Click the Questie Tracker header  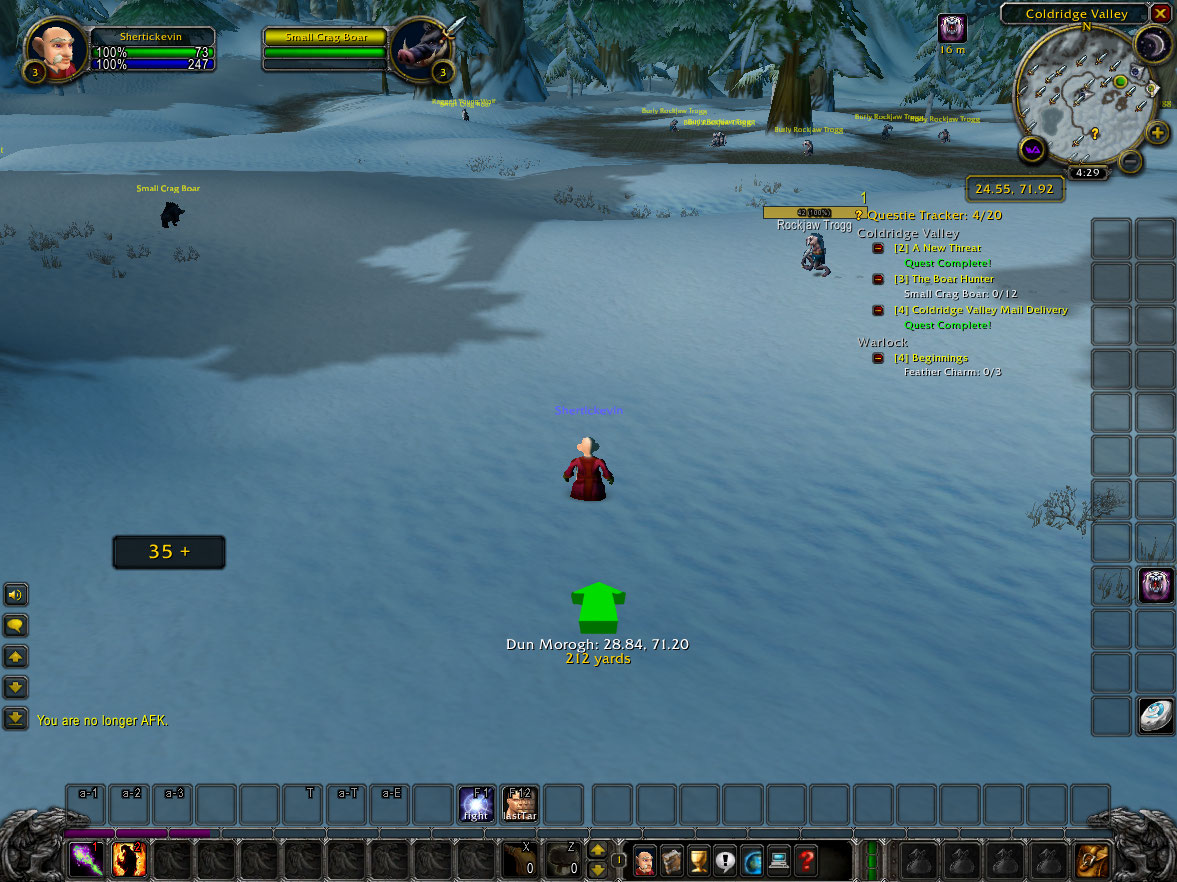(934, 215)
